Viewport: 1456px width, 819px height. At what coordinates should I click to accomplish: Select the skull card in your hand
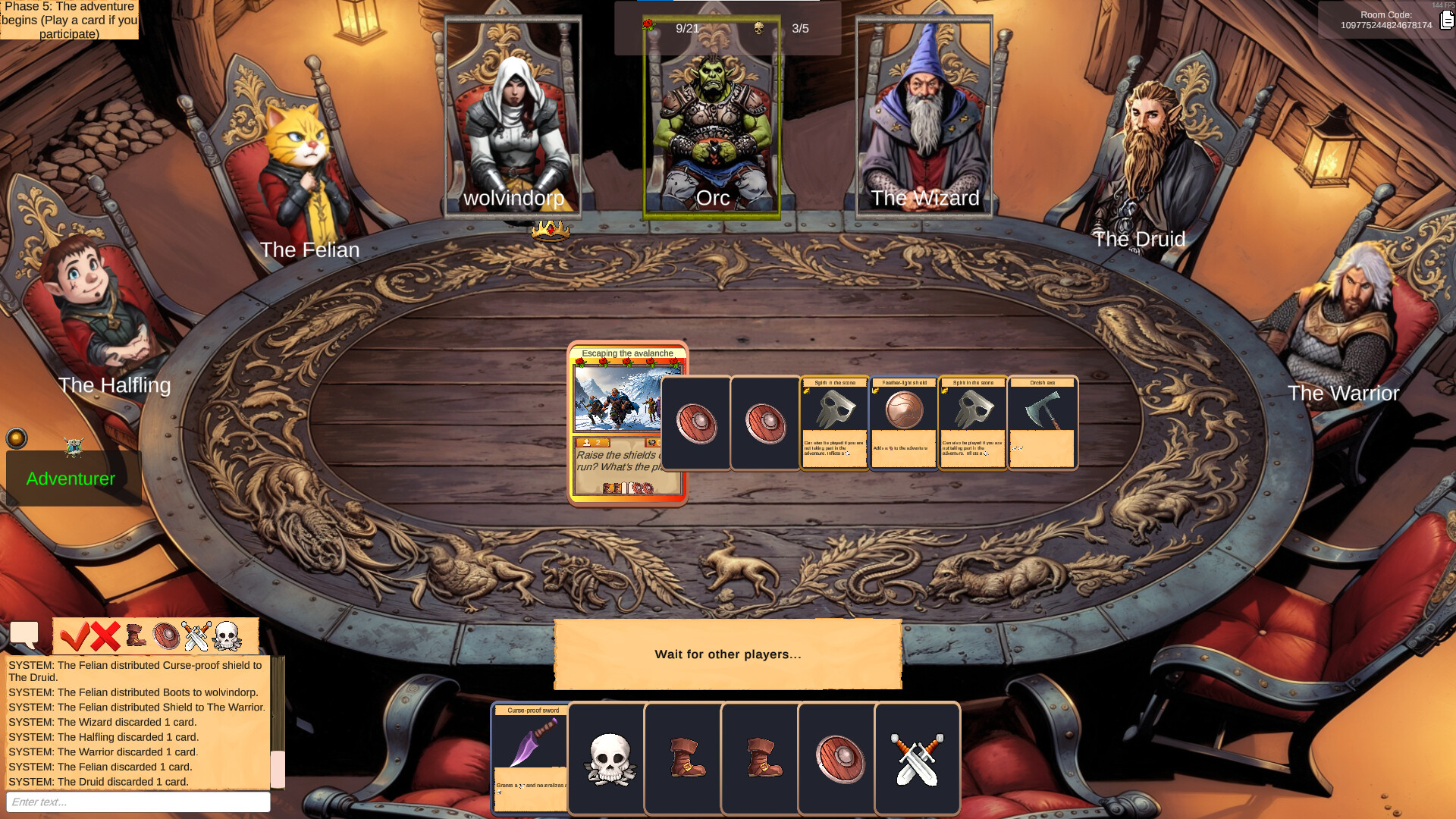click(606, 758)
